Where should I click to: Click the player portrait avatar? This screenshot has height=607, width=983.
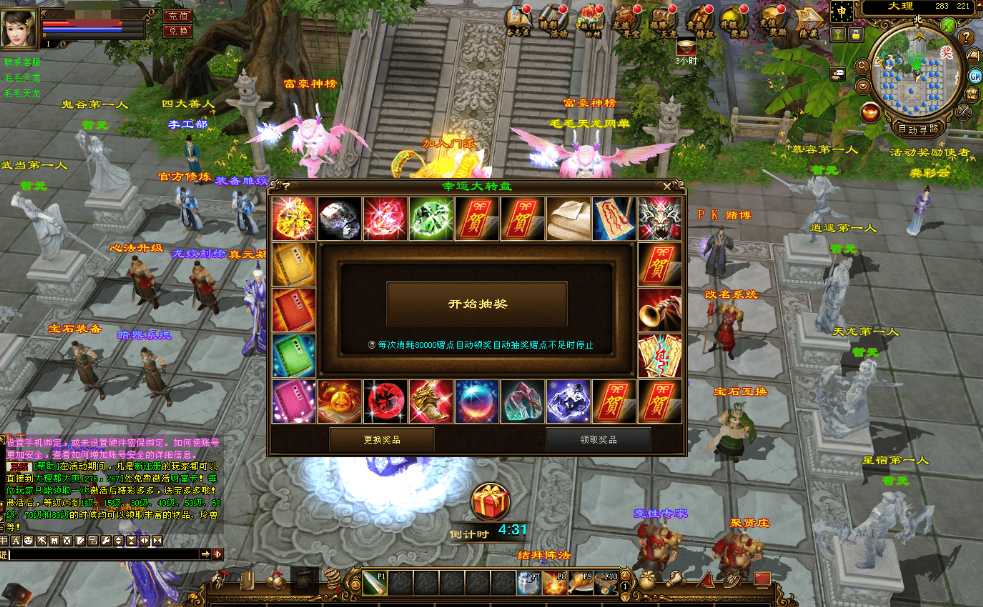pyautogui.click(x=20, y=24)
